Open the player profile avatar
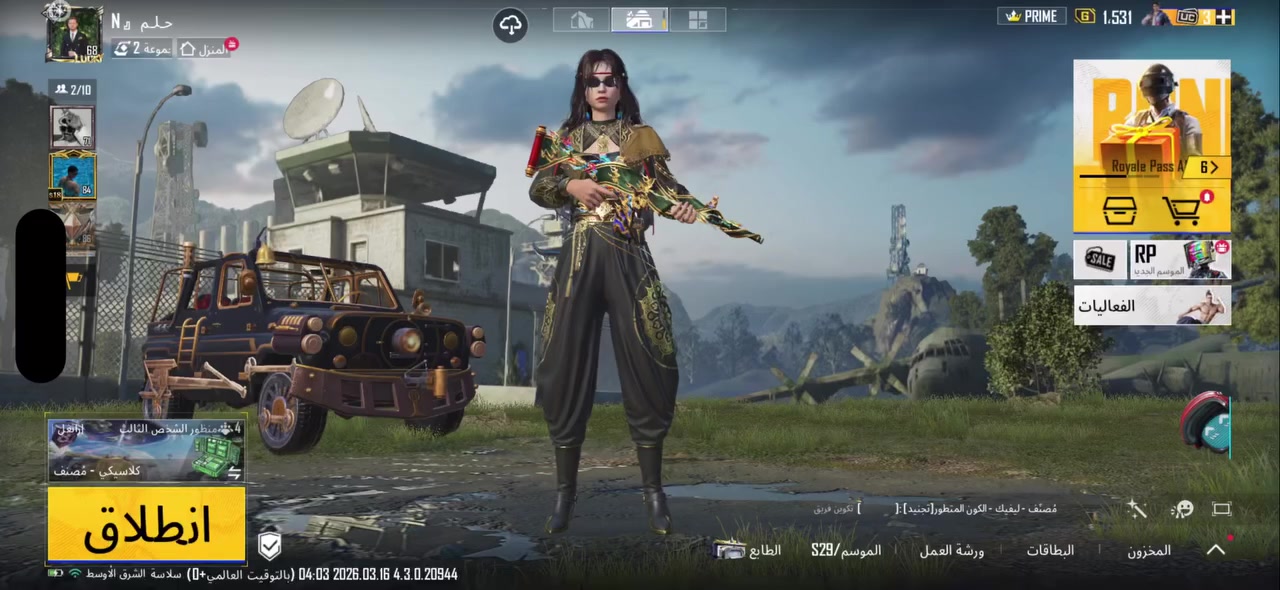The image size is (1280, 590). (74, 35)
